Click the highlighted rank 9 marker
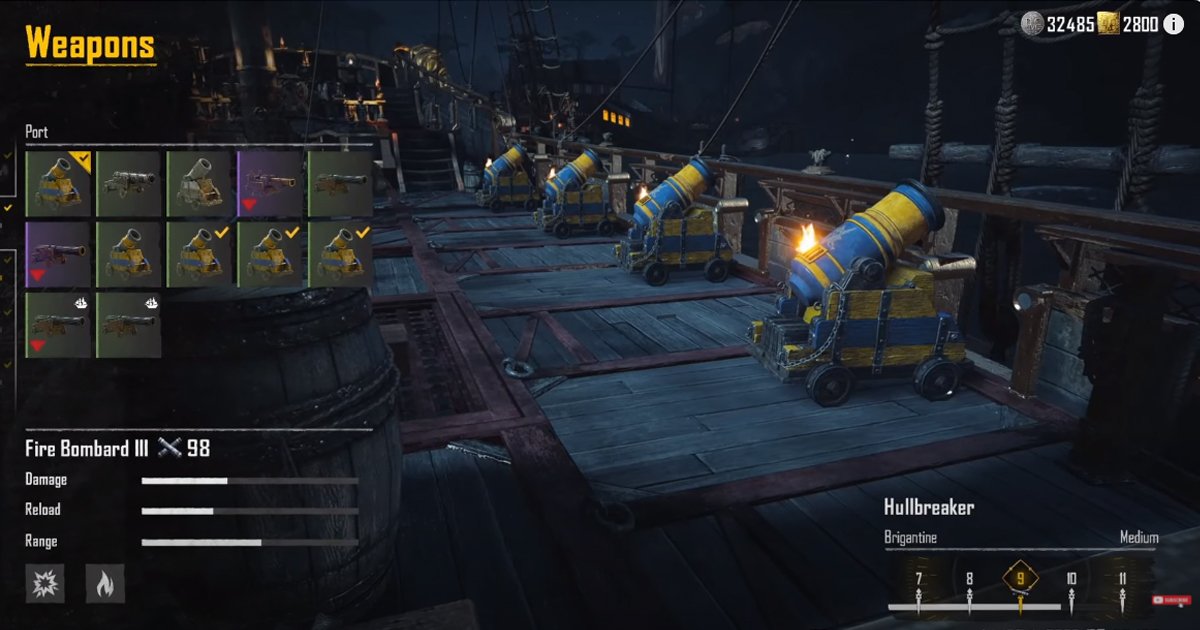The image size is (1200, 630). (x=1020, y=578)
